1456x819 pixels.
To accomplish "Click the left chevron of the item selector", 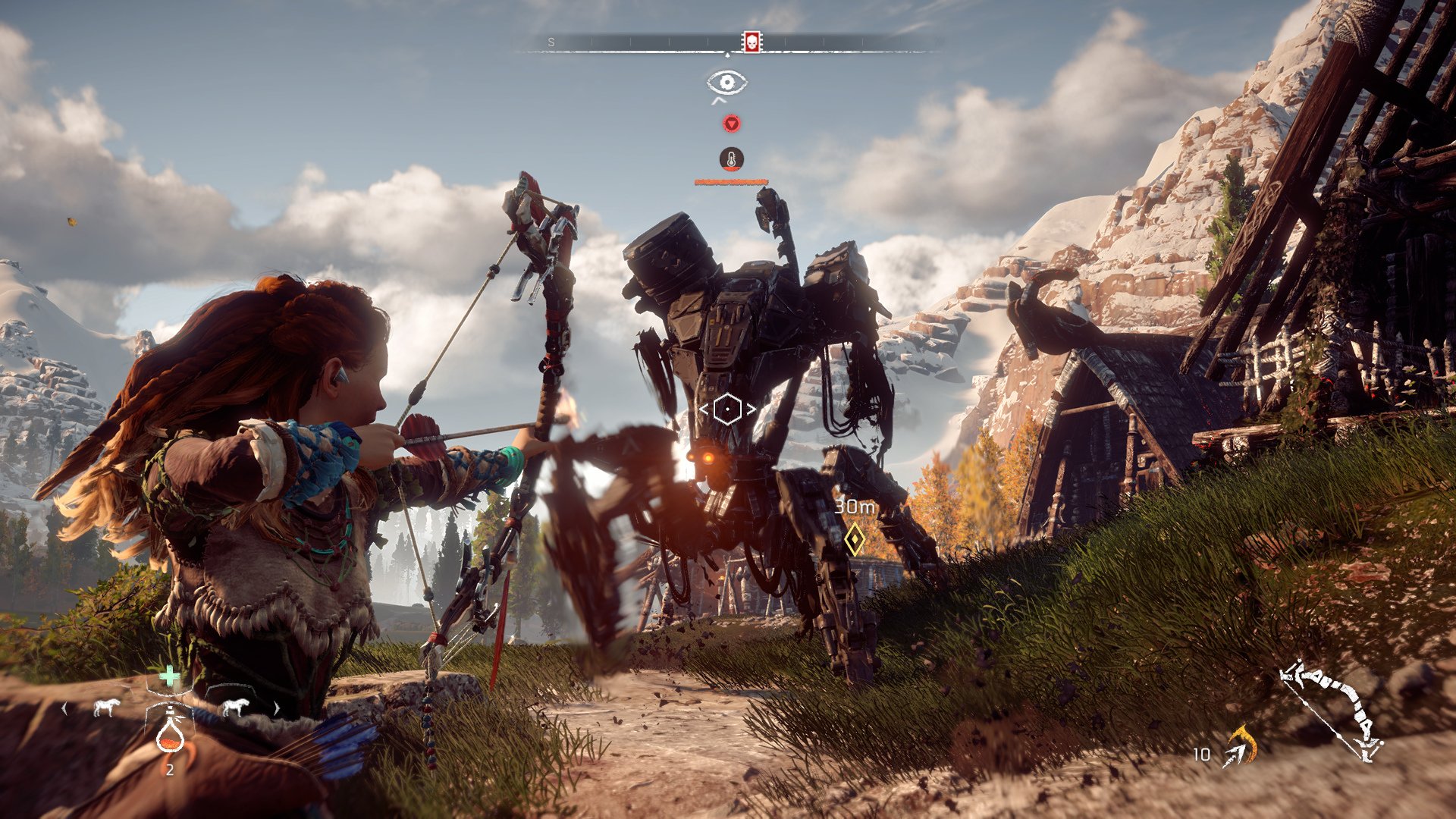I will pyautogui.click(x=64, y=709).
